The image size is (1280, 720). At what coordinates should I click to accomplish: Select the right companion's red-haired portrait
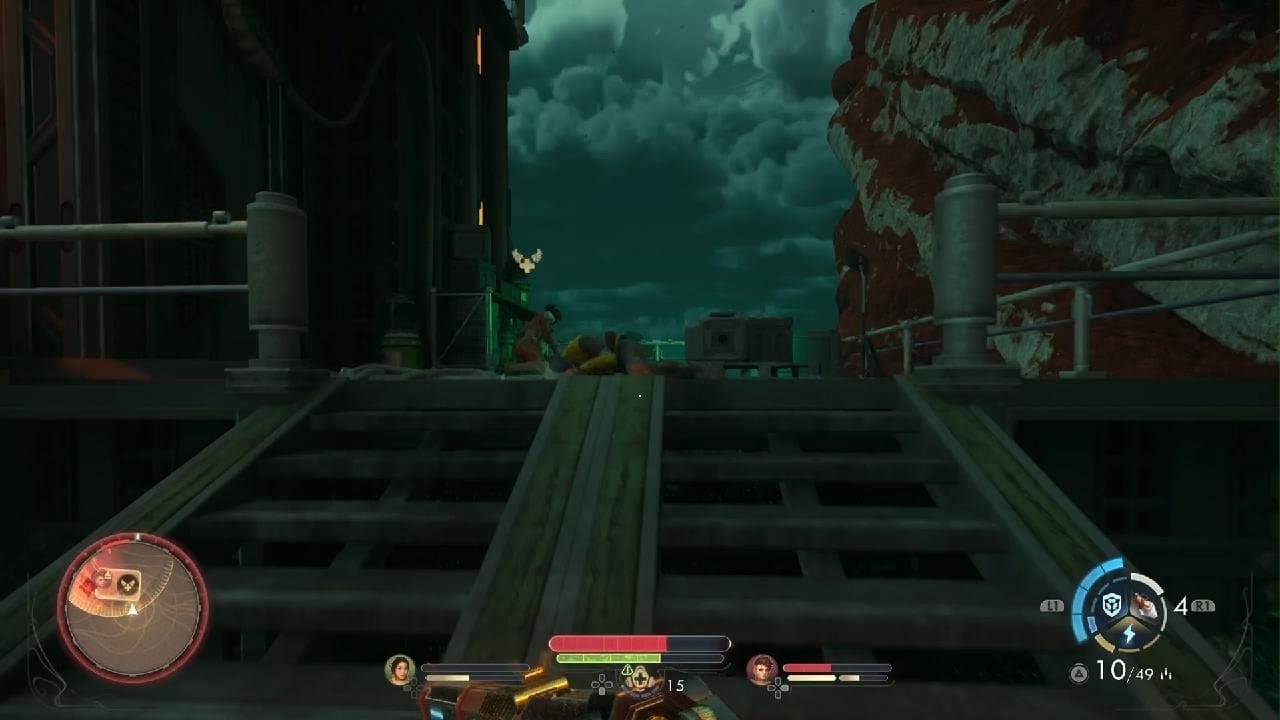point(762,669)
